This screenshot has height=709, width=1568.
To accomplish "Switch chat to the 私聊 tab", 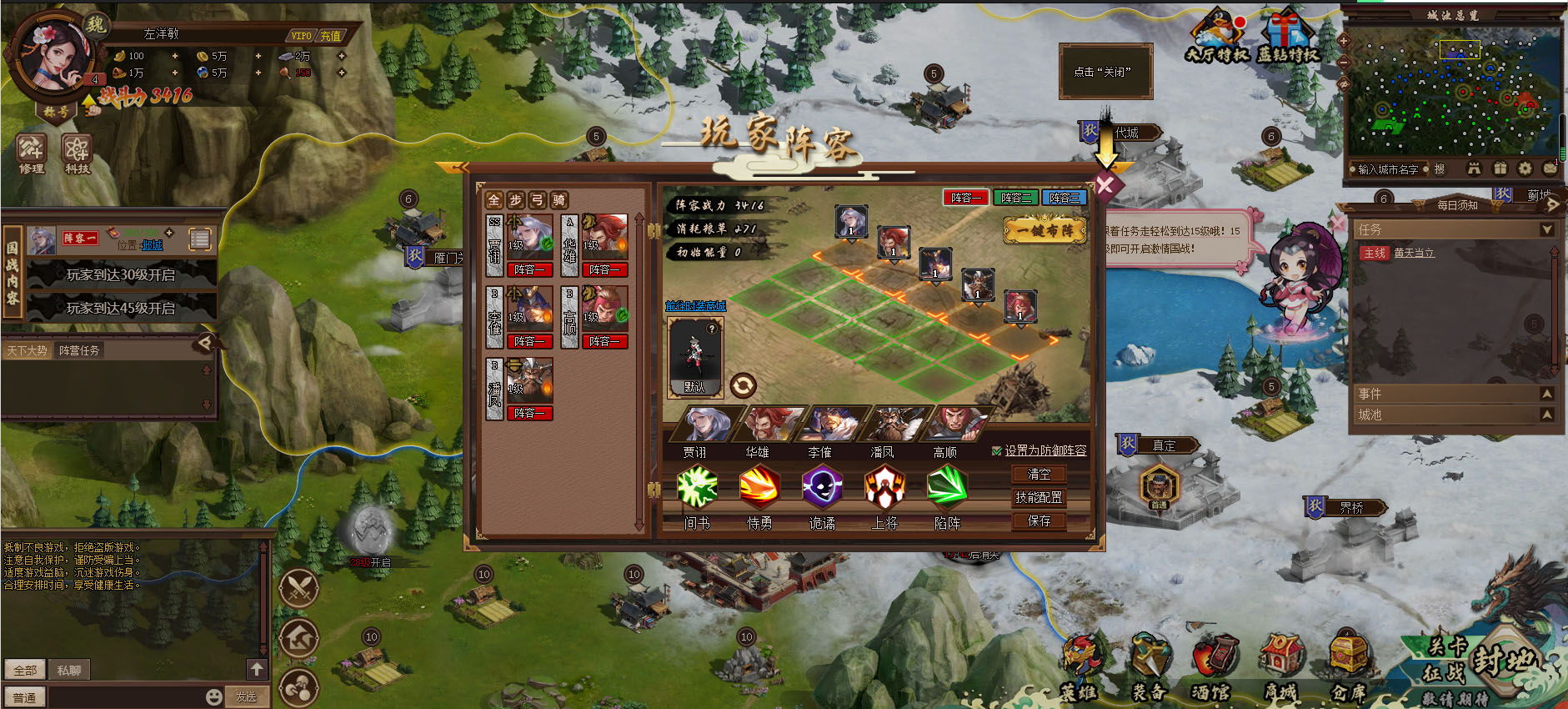I will click(69, 670).
